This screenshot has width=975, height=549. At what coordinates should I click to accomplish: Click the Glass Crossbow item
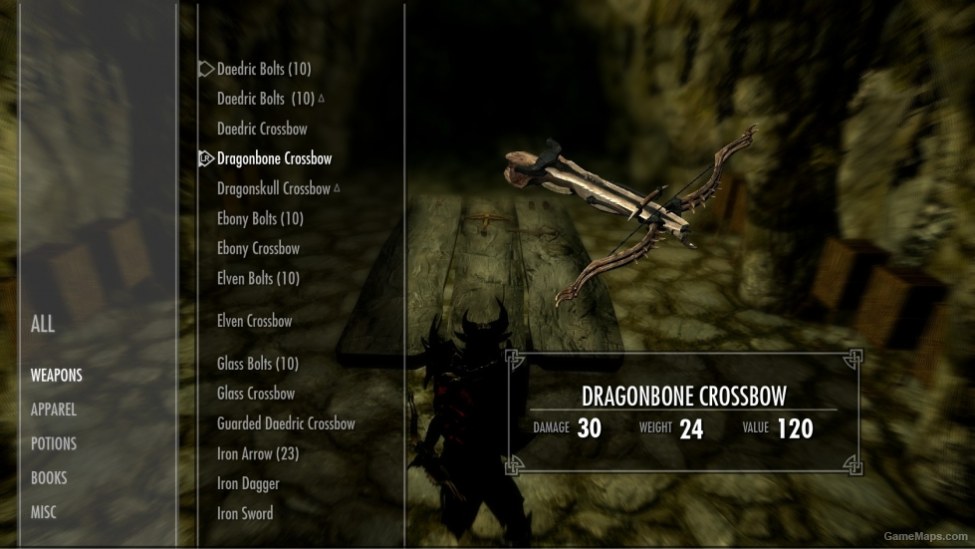(256, 394)
